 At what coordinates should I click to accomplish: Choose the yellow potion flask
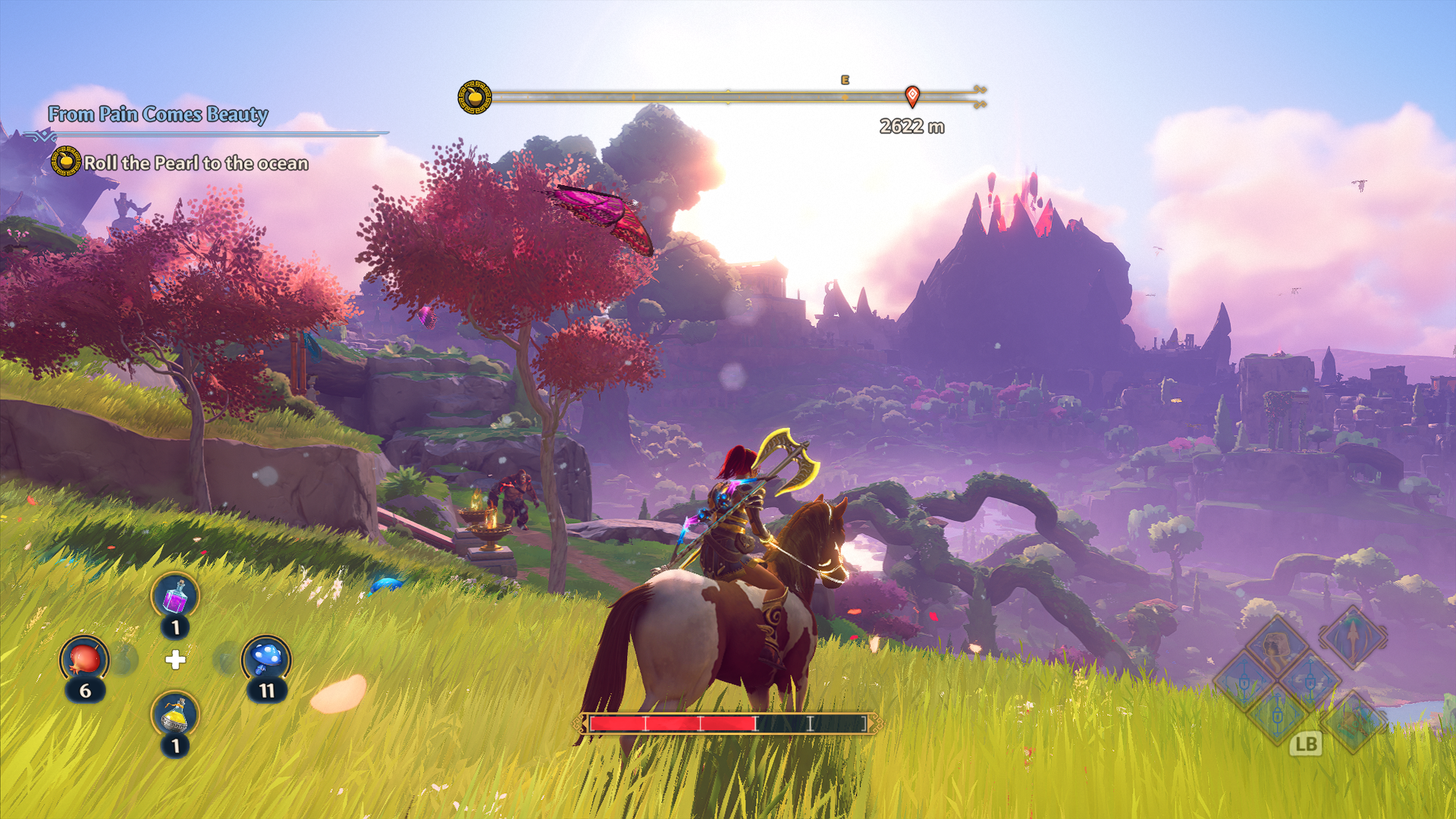click(x=175, y=714)
